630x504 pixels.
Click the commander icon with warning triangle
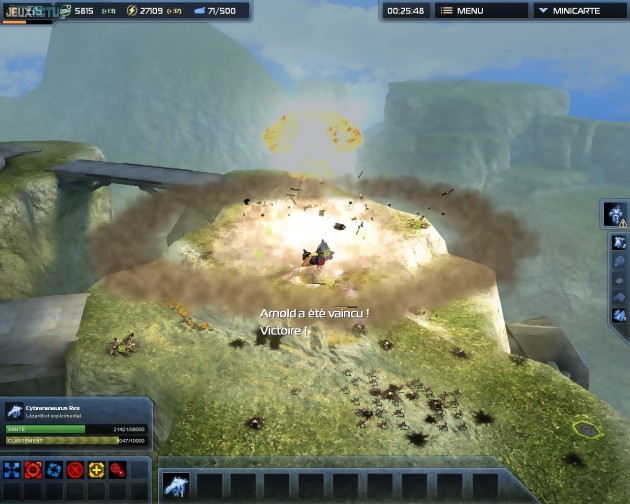click(x=615, y=213)
